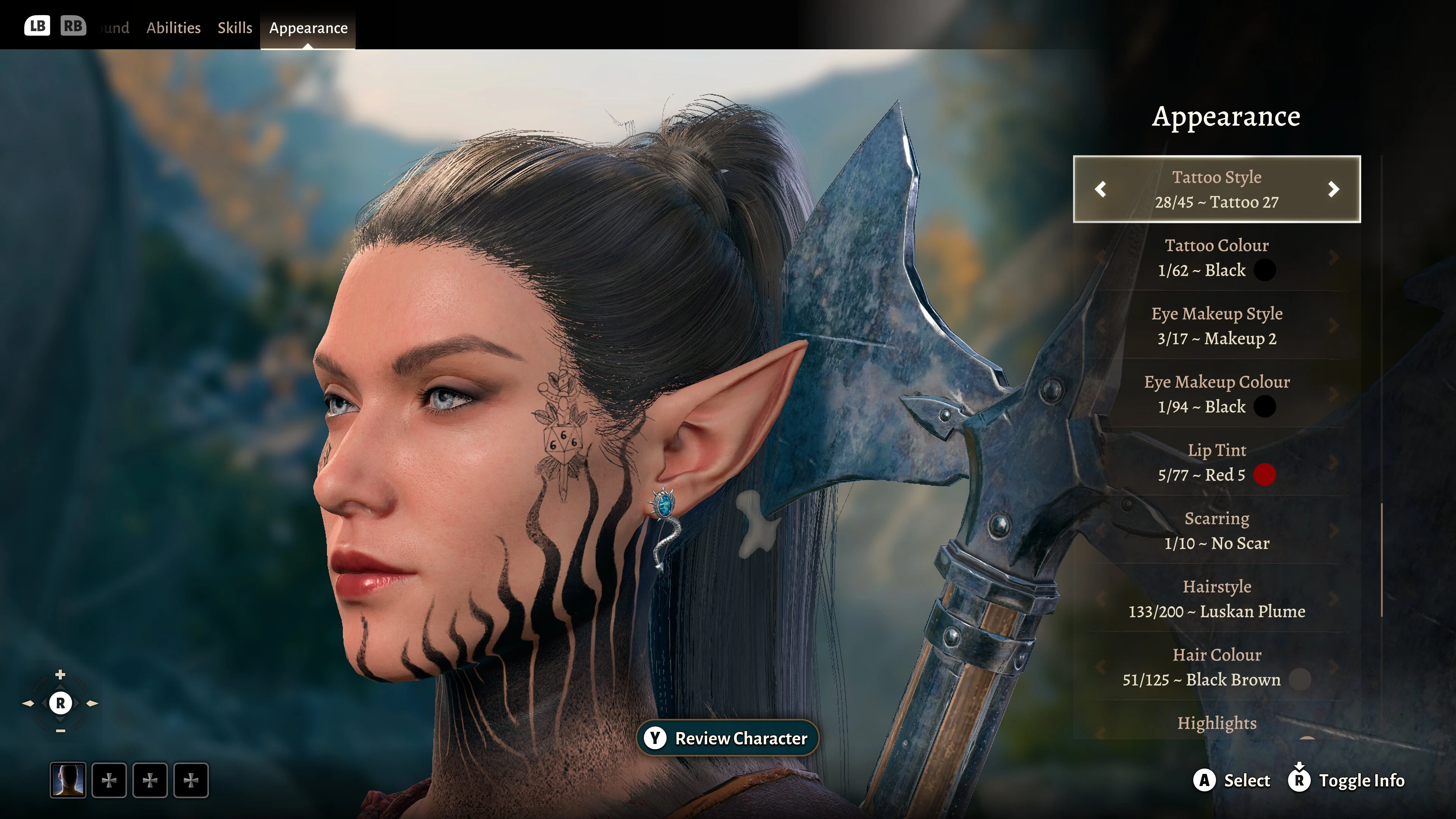Go to the next Tattoo Style
Screen dimensions: 1456x819
coord(1334,189)
